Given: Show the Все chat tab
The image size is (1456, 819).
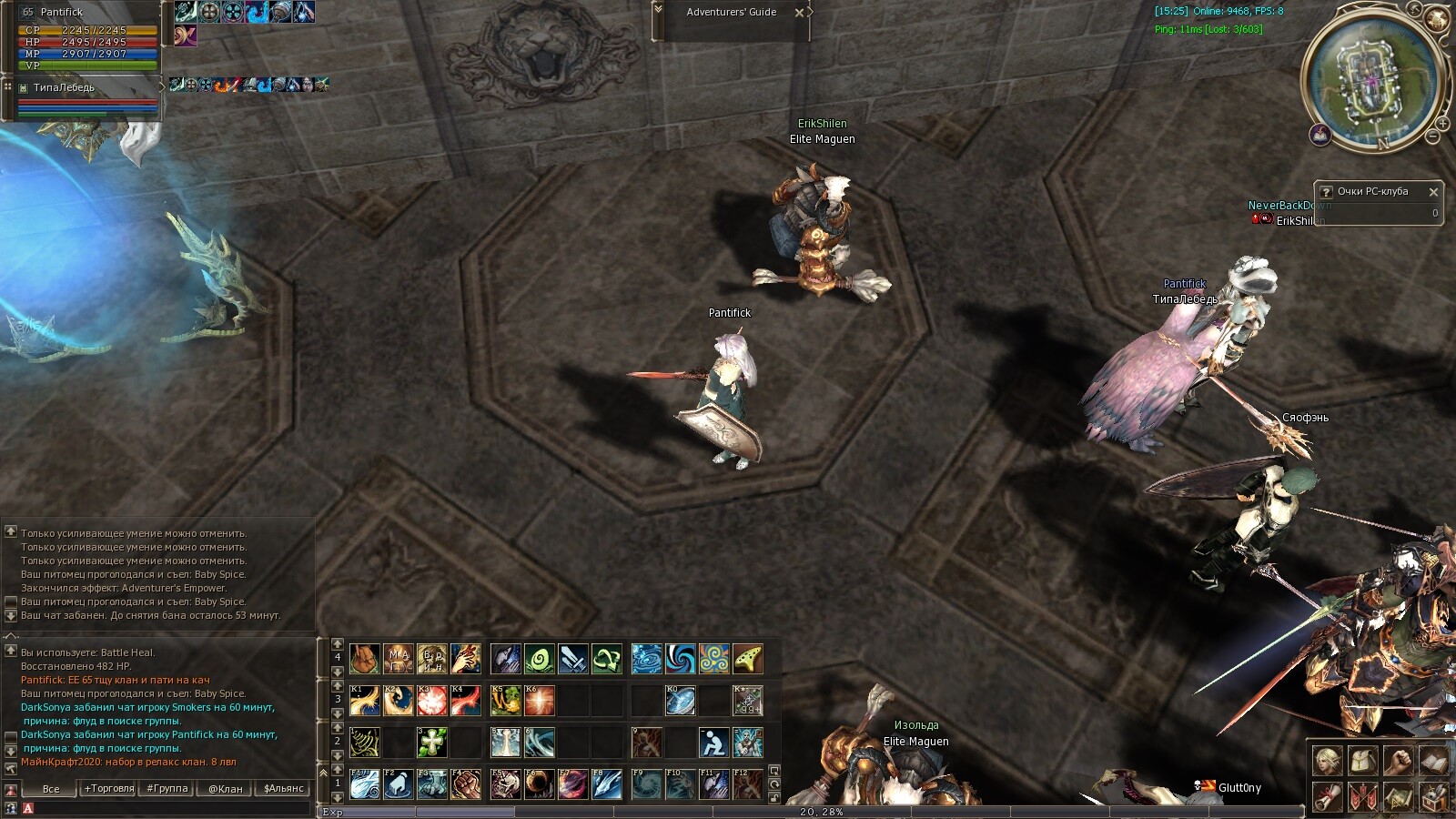Looking at the screenshot, I should (51, 788).
